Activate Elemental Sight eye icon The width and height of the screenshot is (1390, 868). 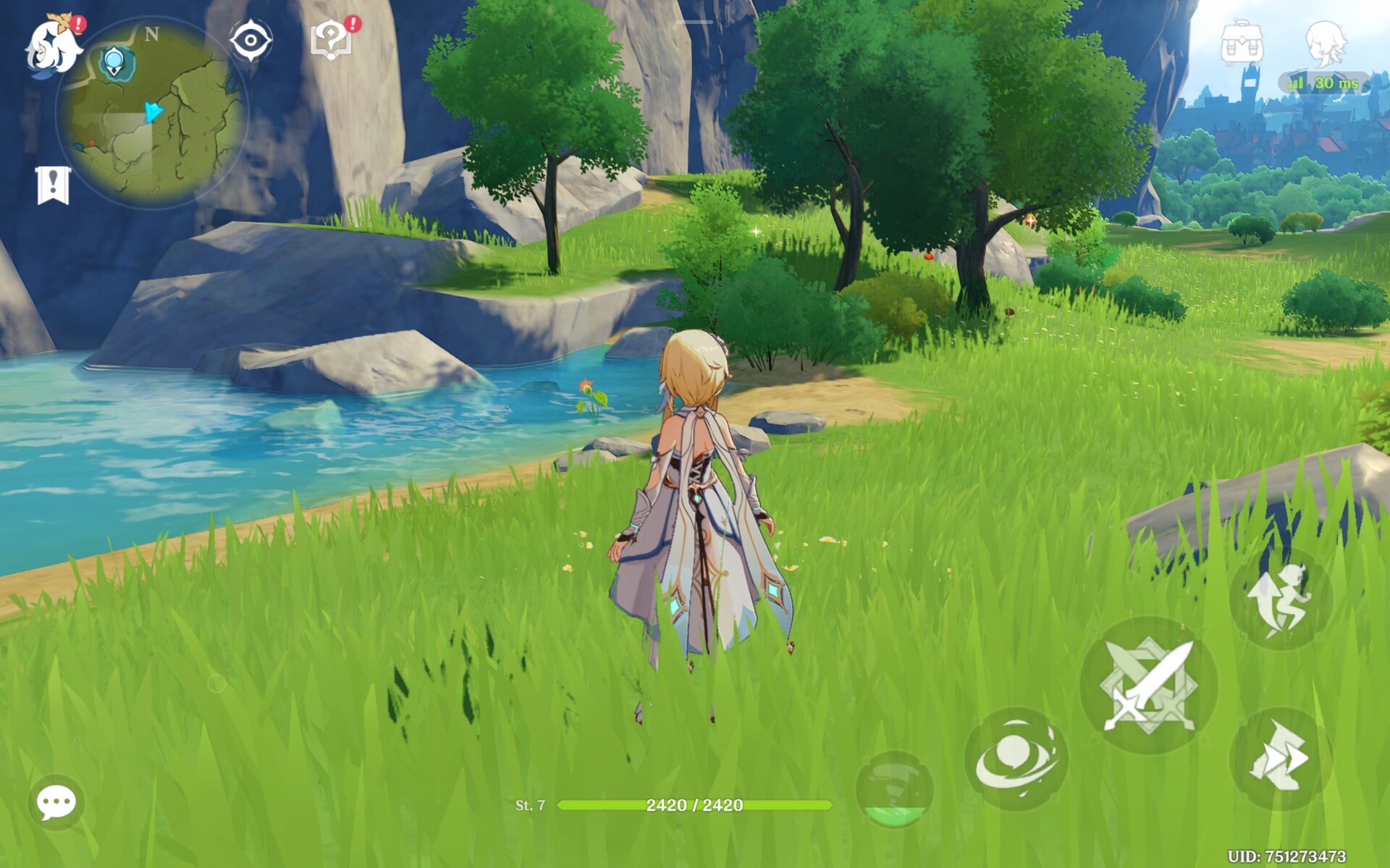point(250,41)
